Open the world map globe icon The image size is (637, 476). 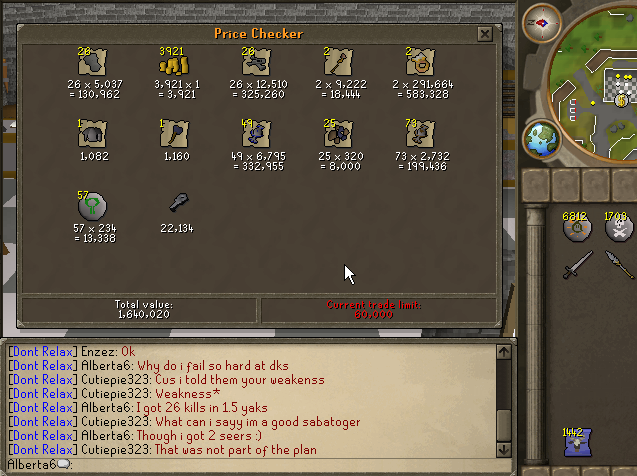point(543,137)
